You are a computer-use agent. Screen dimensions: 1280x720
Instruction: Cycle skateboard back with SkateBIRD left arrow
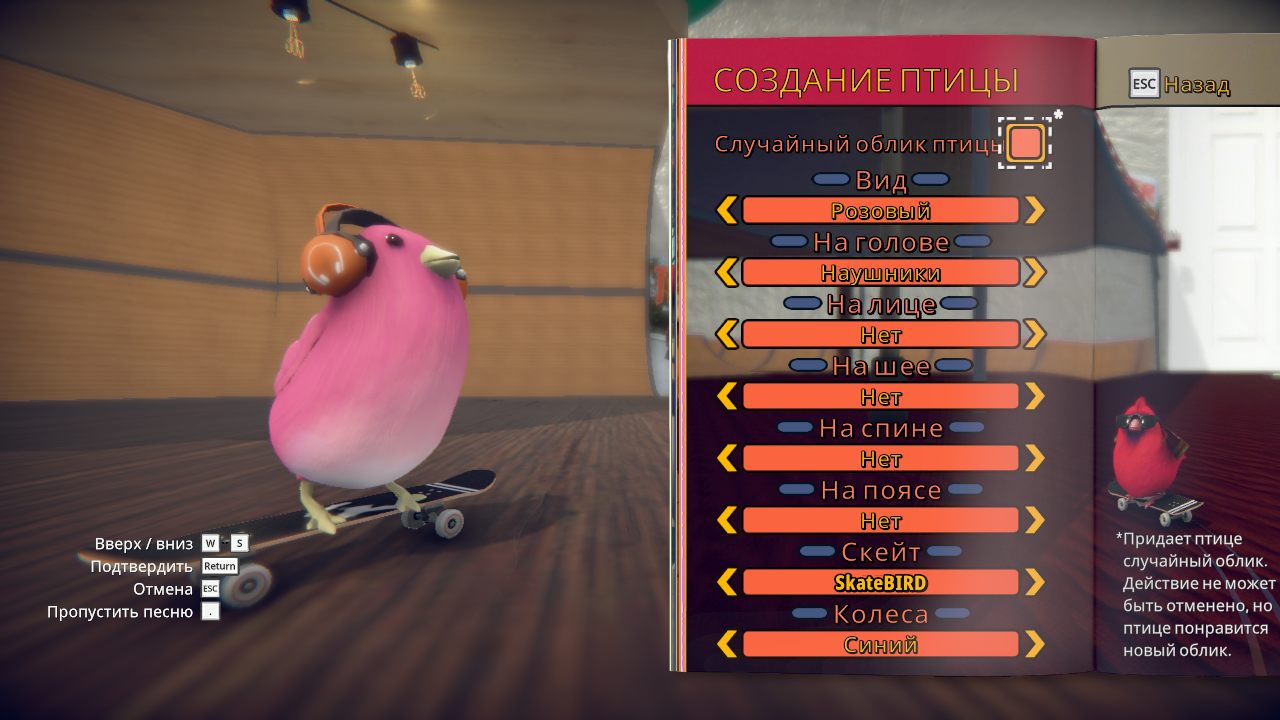click(728, 582)
